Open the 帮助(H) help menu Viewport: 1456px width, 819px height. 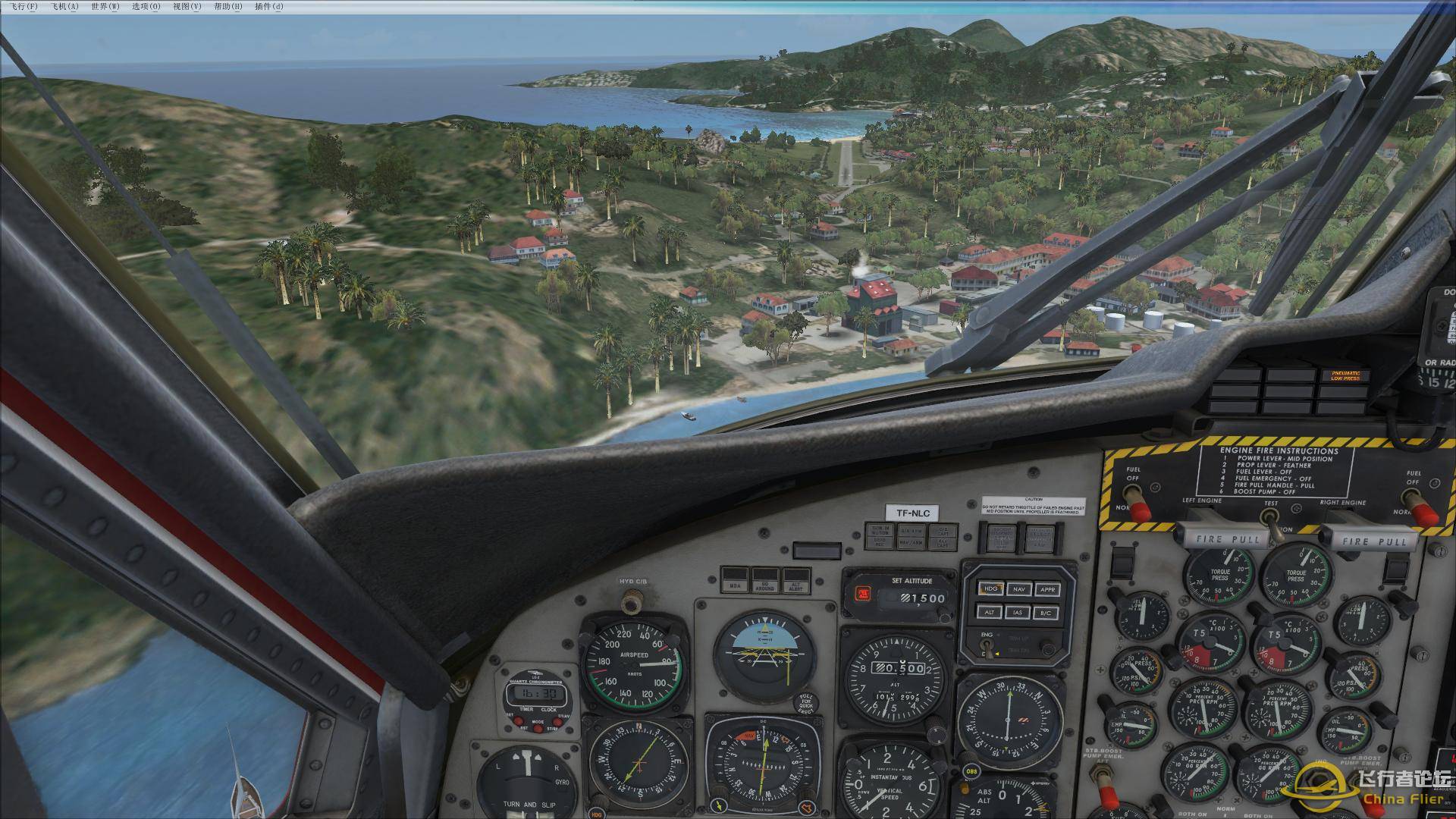228,7
